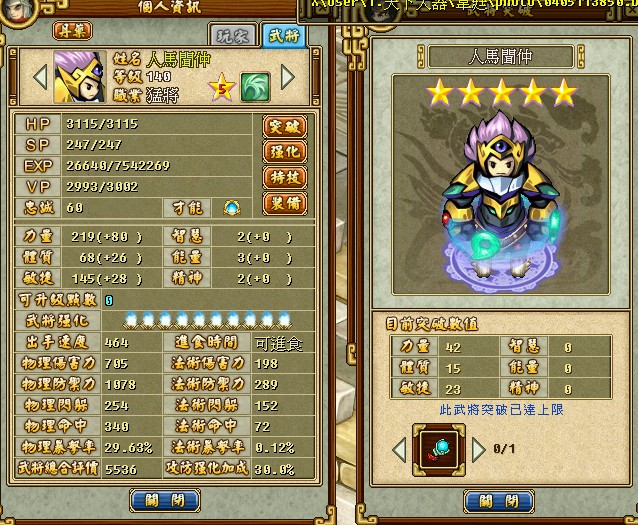Select the blue talent gem icon next to 才能
The image size is (638, 525).
(x=232, y=207)
